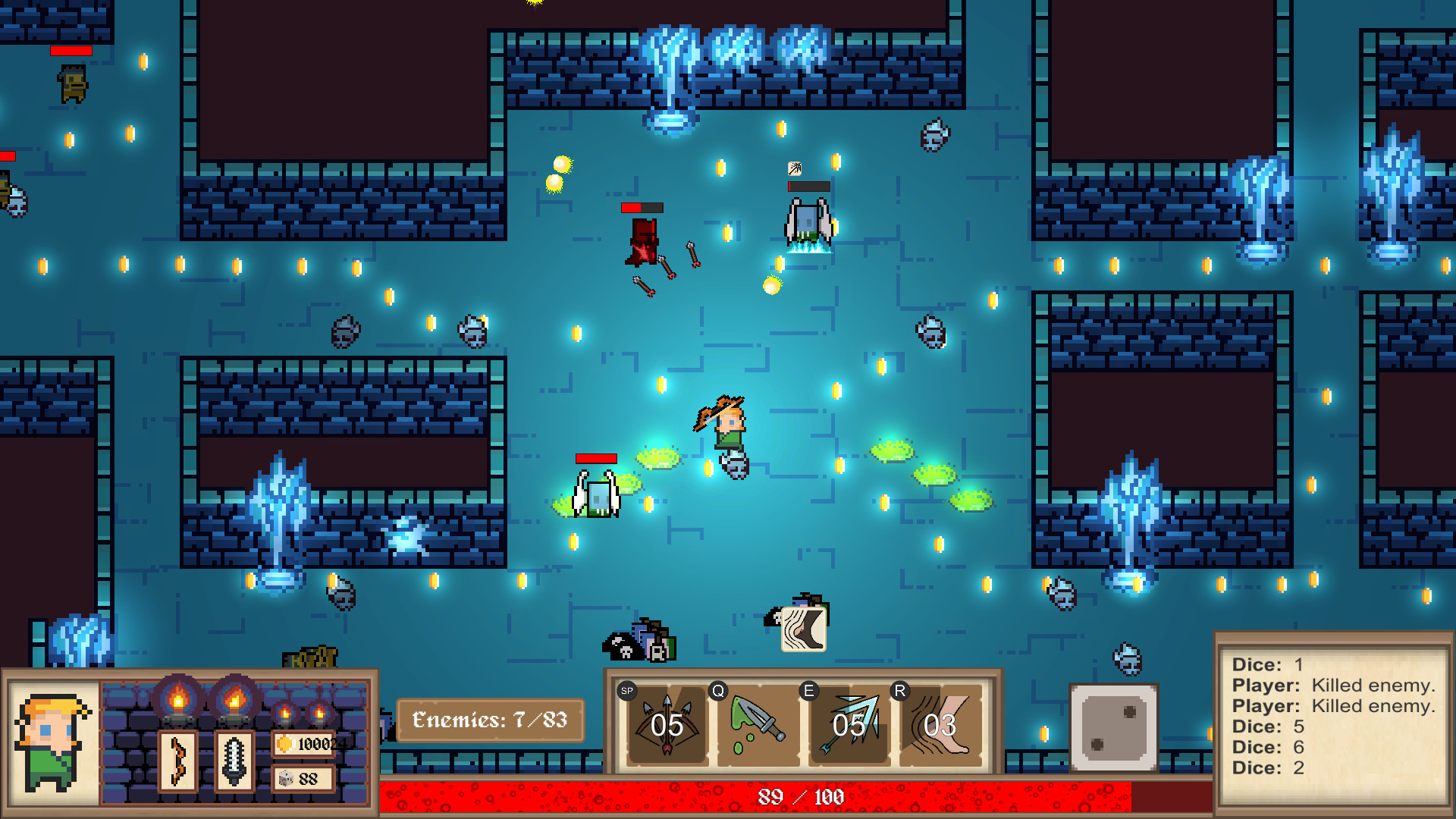
Task: Pick up the foot scroll item on the floor
Action: pos(802,629)
